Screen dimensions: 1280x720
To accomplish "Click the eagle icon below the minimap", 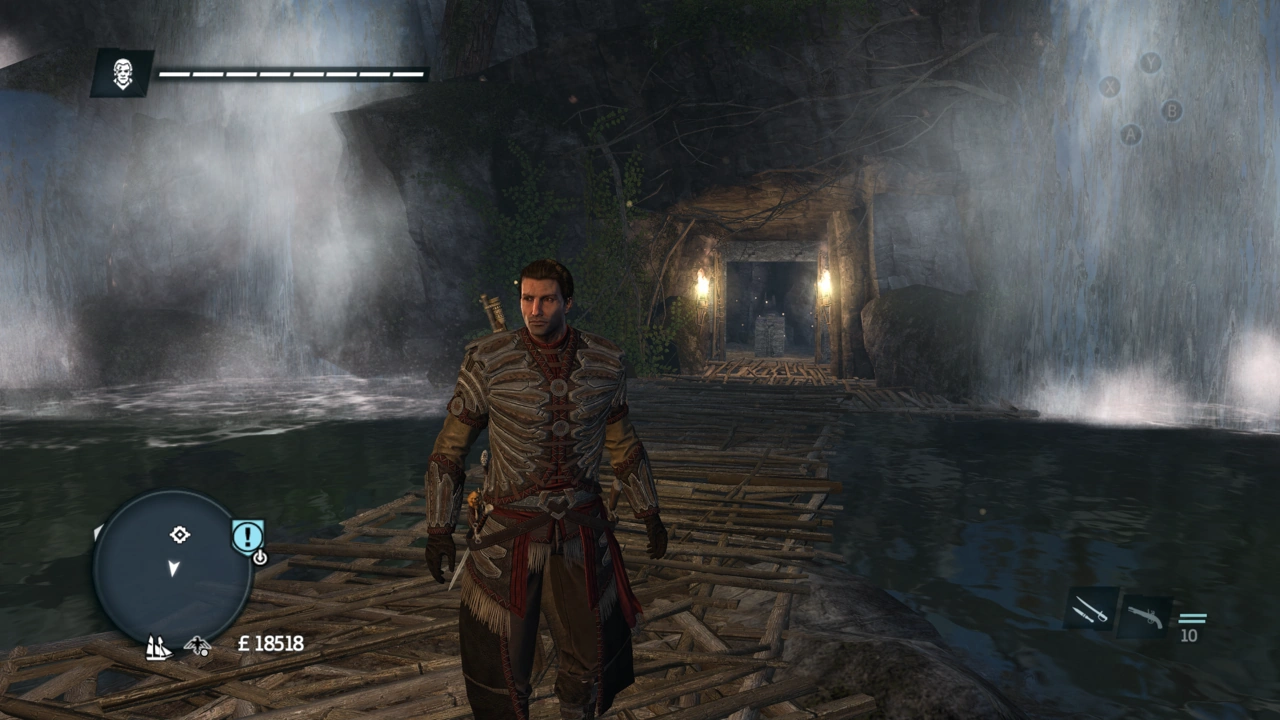I will pyautogui.click(x=197, y=646).
